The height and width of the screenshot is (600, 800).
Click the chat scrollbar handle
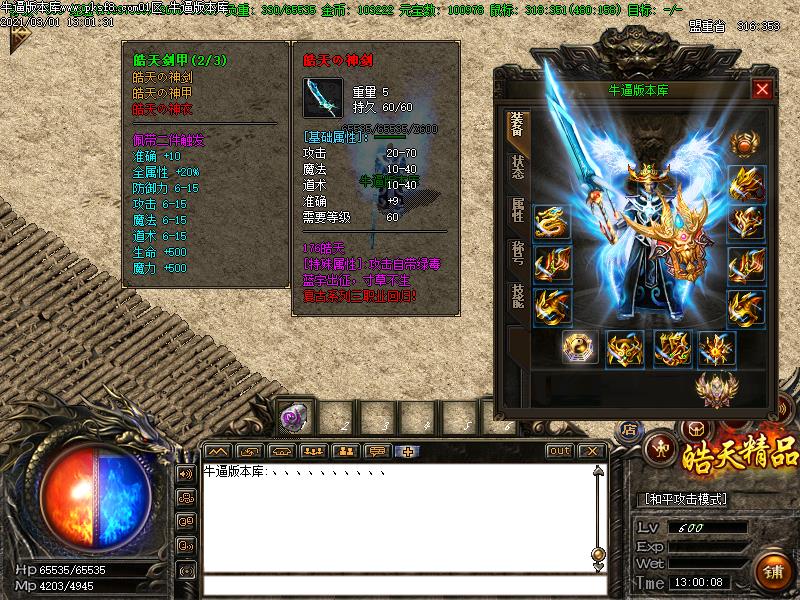(598, 553)
